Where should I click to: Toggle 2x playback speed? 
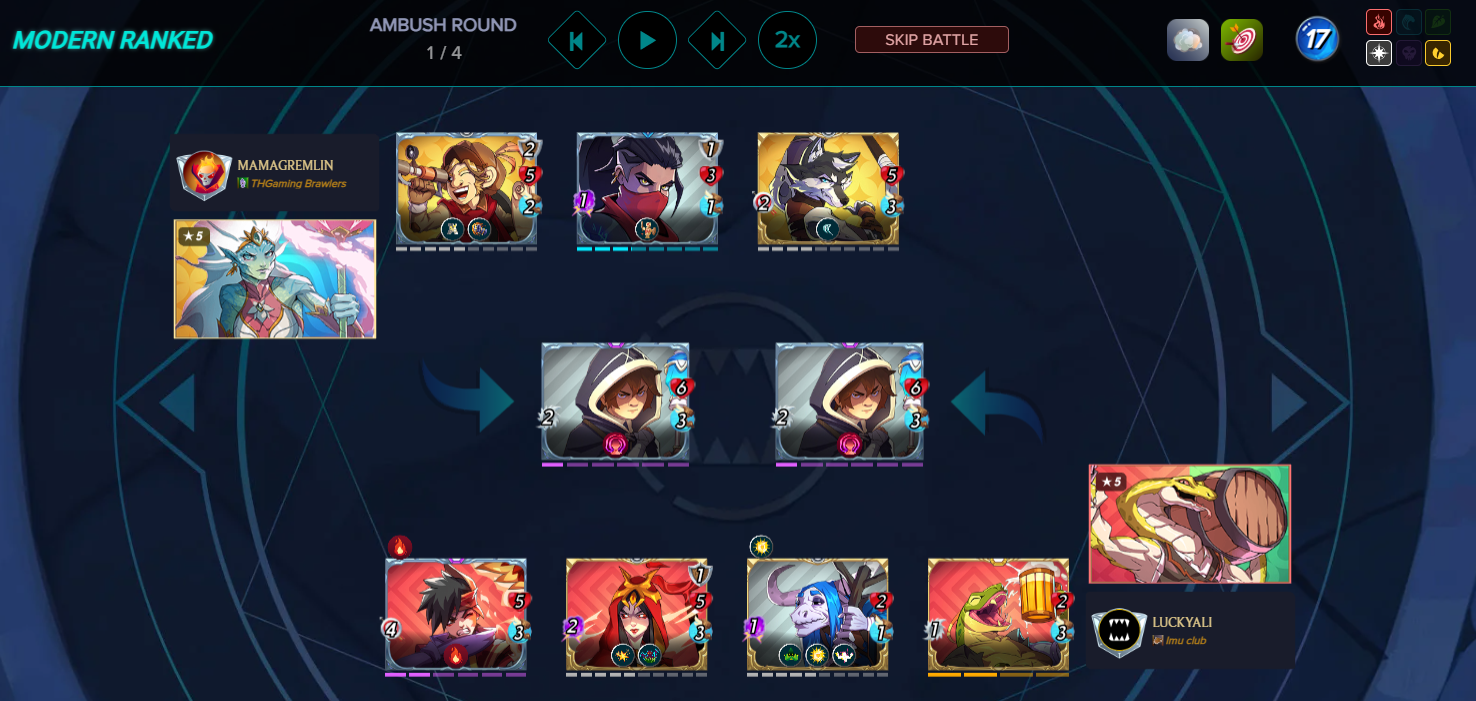pos(787,40)
